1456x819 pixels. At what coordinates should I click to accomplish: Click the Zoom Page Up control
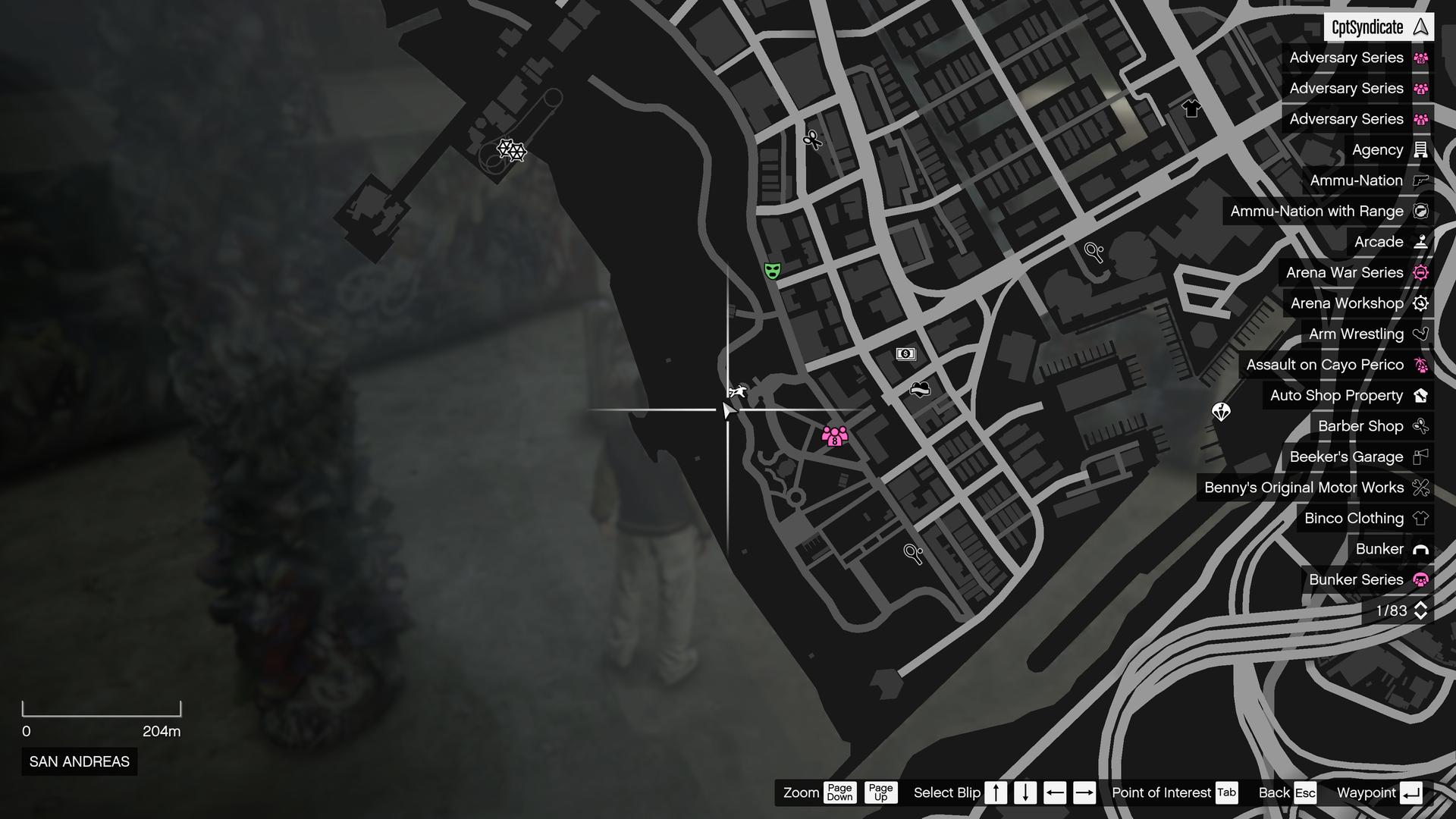tap(882, 793)
